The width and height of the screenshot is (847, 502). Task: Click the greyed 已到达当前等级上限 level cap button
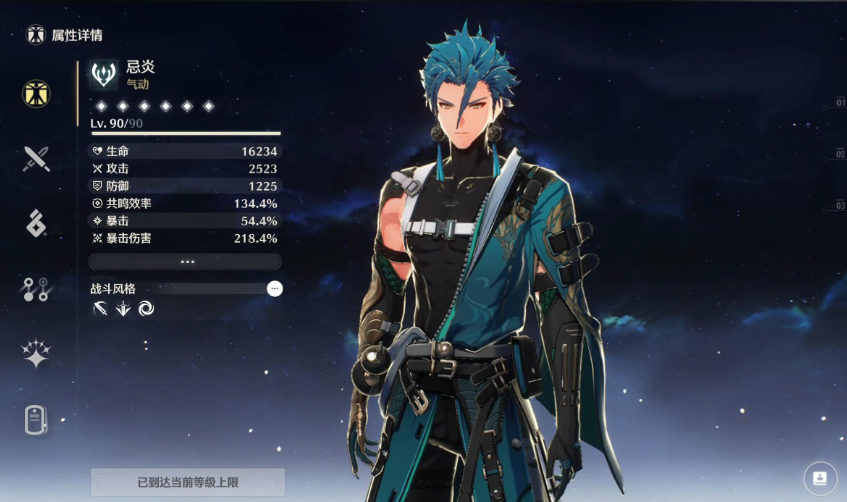click(x=188, y=482)
